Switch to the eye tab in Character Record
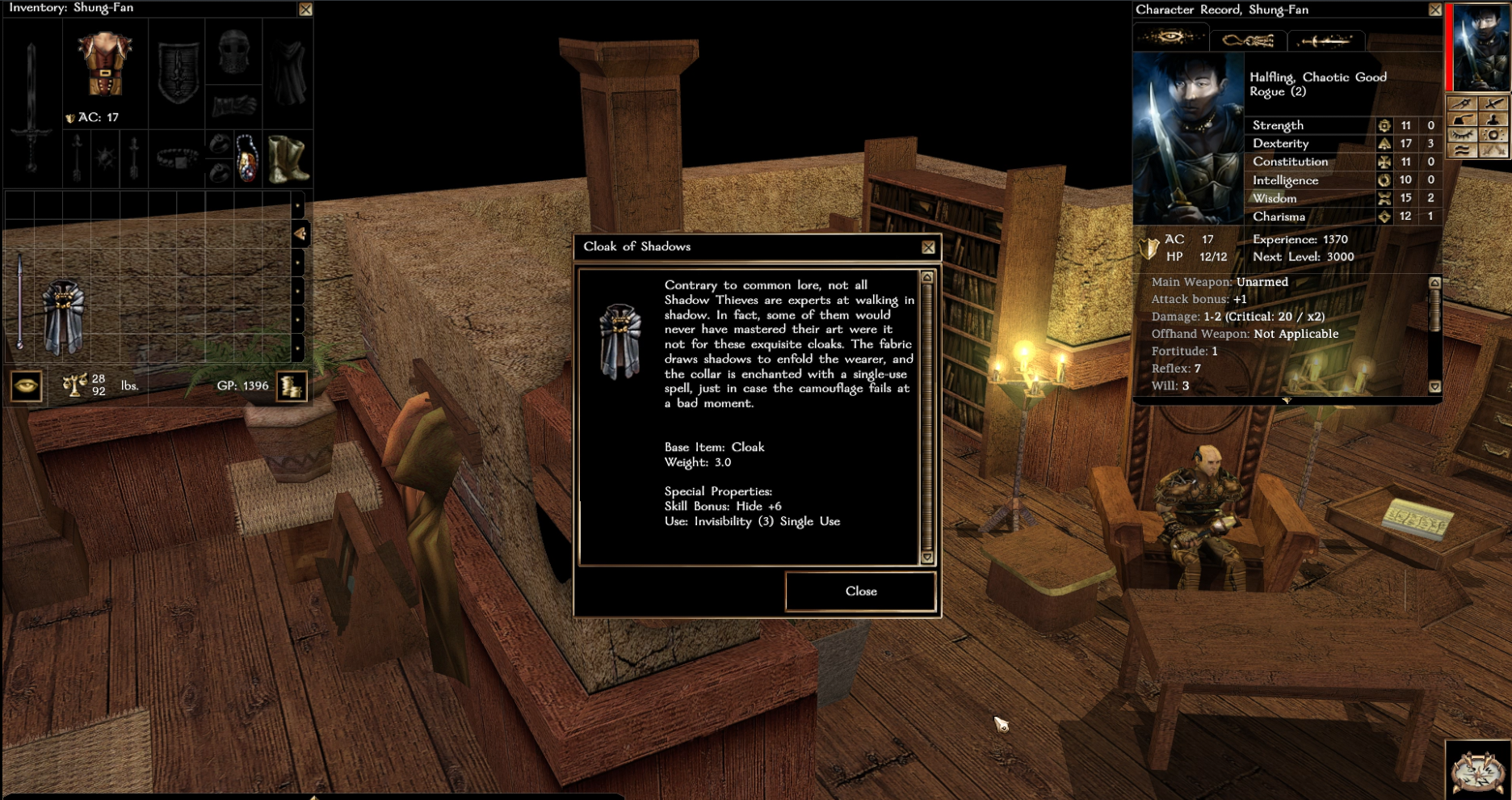 pos(1170,38)
